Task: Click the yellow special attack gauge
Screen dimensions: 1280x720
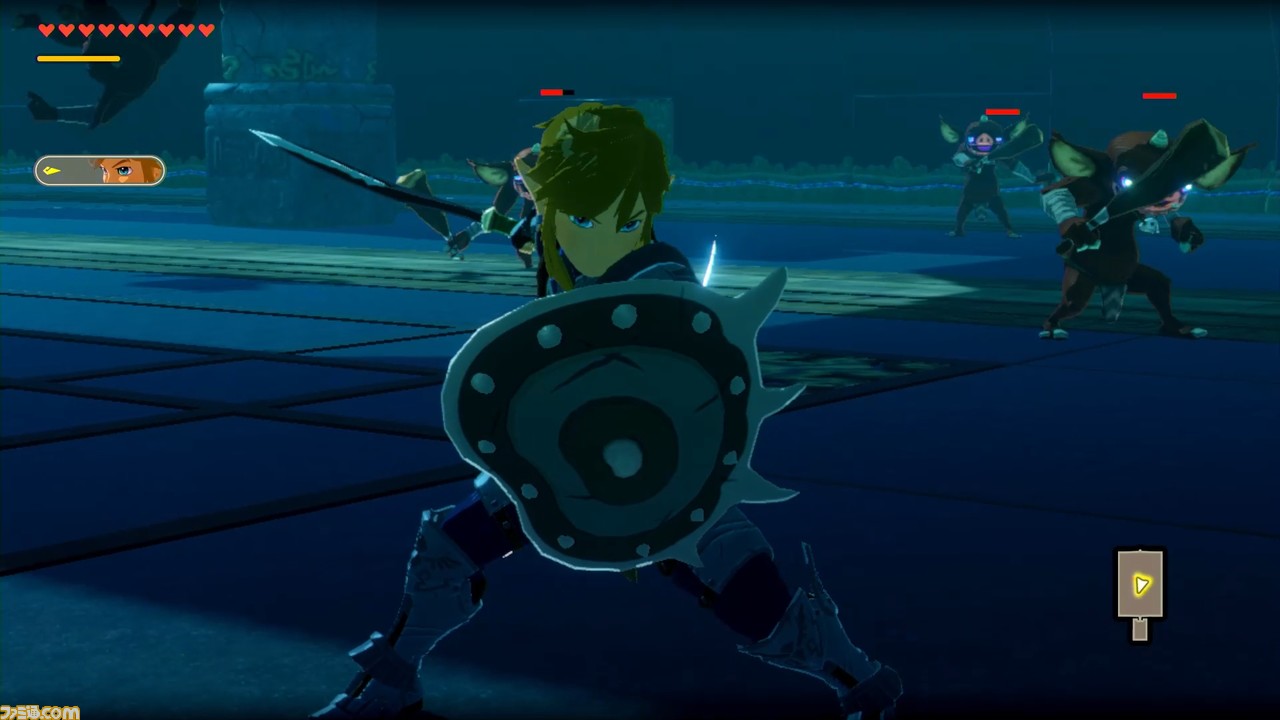Action: click(x=78, y=58)
